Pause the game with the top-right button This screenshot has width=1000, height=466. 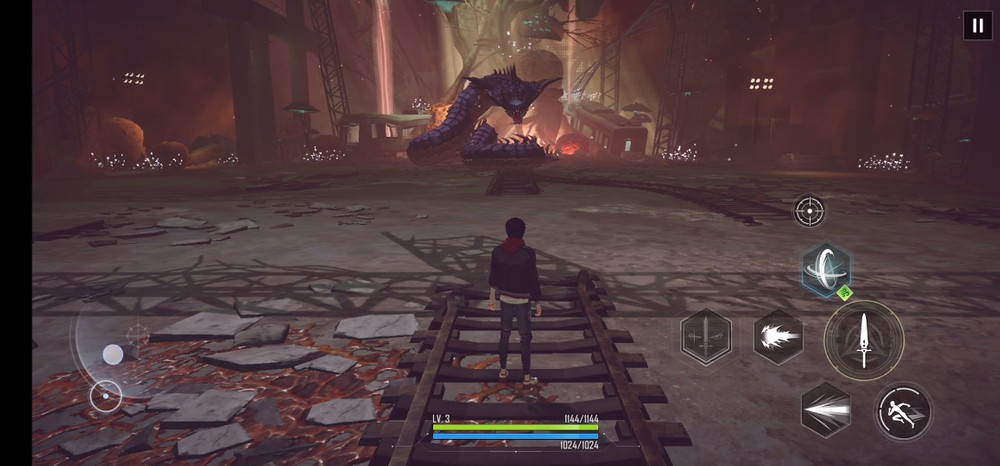(977, 25)
